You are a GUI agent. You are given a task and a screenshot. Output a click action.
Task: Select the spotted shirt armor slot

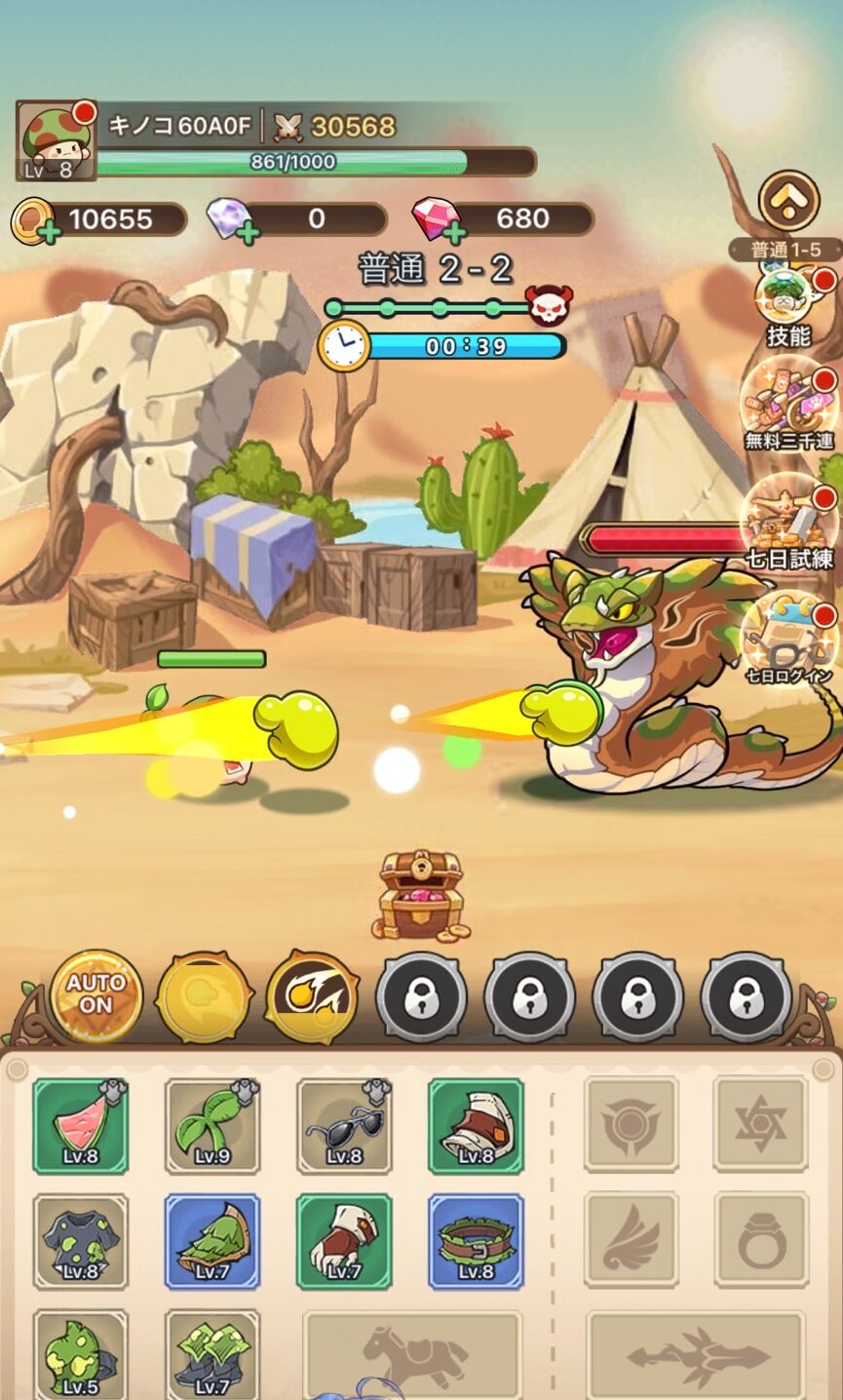[81, 1241]
